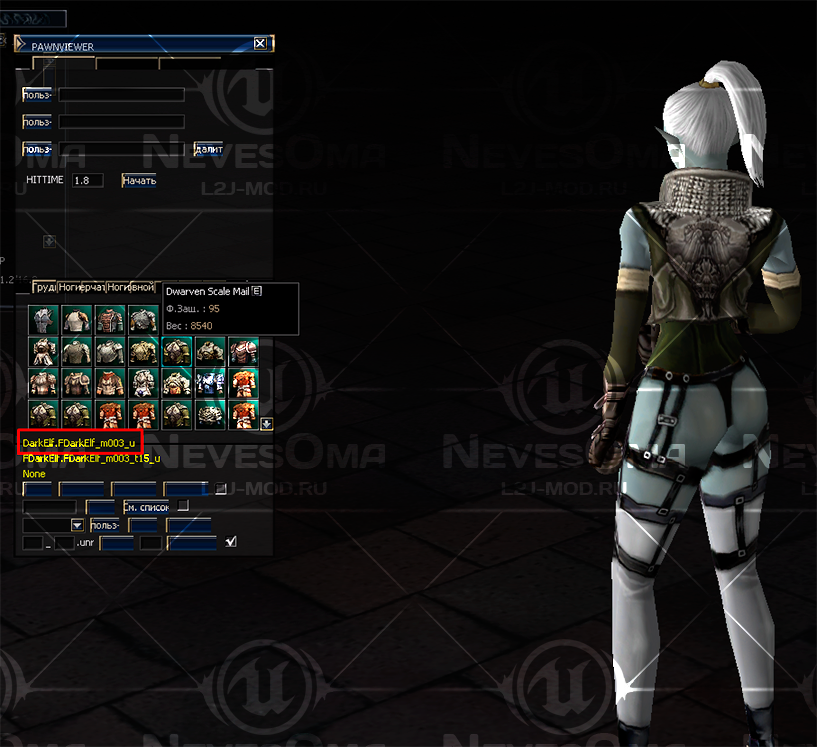The image size is (817, 747).
Task: Tick the checkbox beside См. список
Action: point(183,506)
